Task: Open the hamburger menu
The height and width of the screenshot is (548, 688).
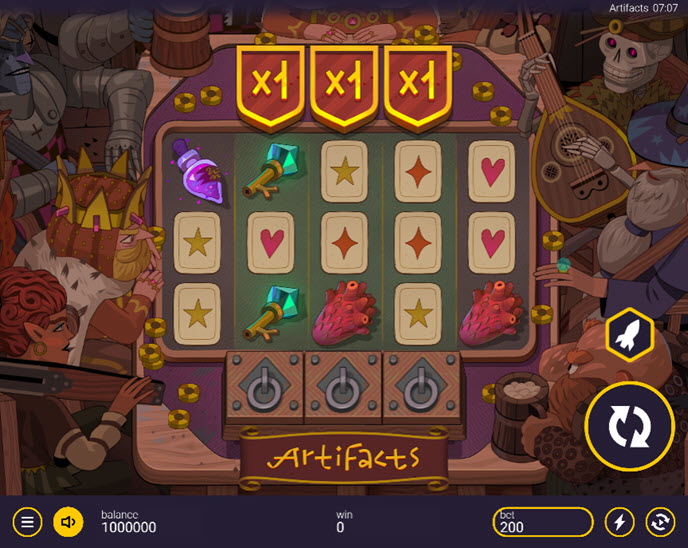Action: 28,521
